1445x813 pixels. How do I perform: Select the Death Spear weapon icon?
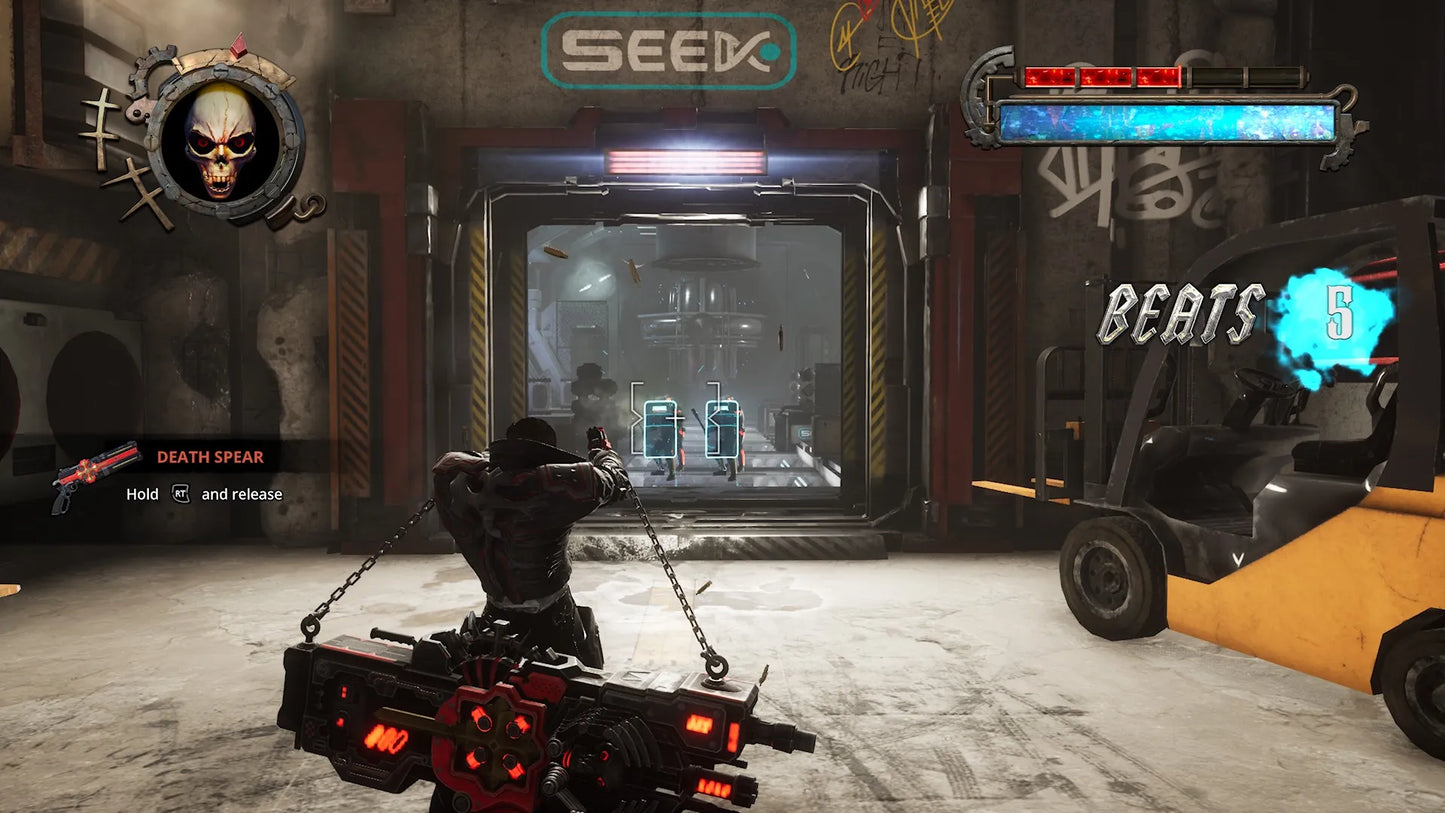pos(95,475)
